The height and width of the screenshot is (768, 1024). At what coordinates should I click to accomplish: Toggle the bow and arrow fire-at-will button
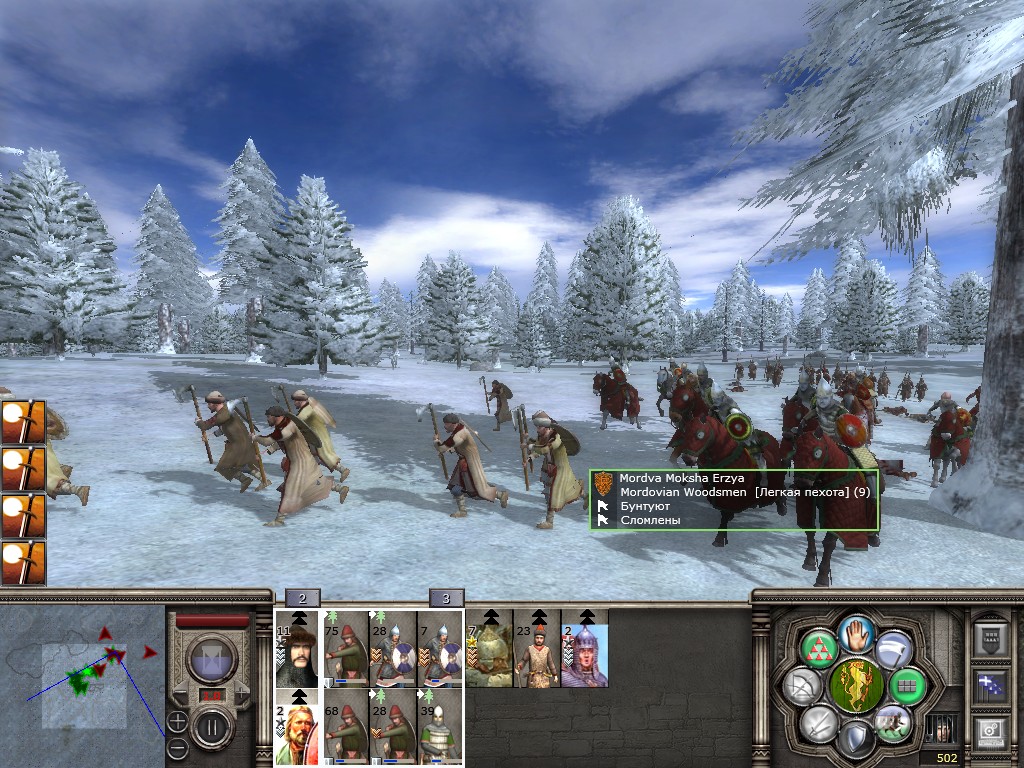[x=801, y=686]
